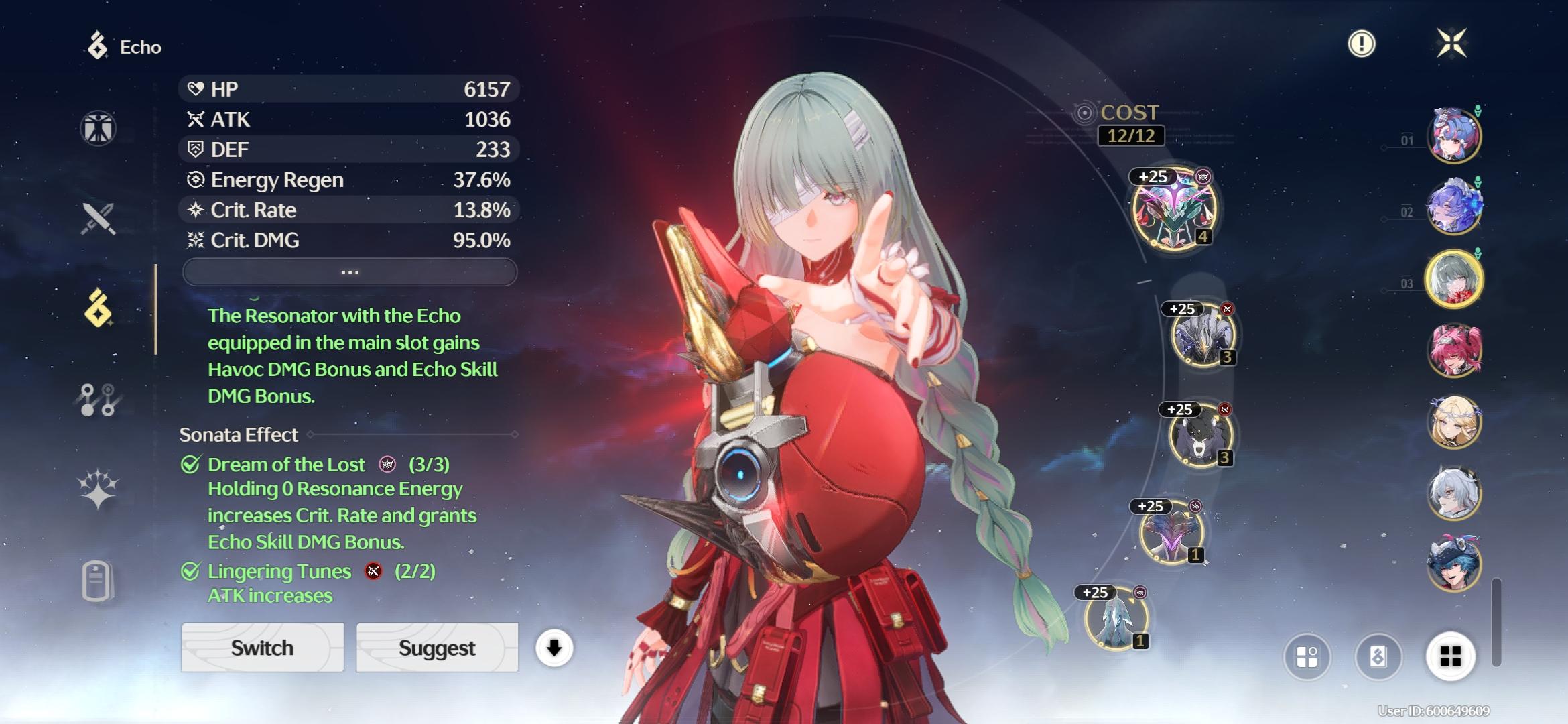The width and height of the screenshot is (1568, 724).
Task: Select the blue-haired resonator in slot 01
Action: (x=1453, y=135)
